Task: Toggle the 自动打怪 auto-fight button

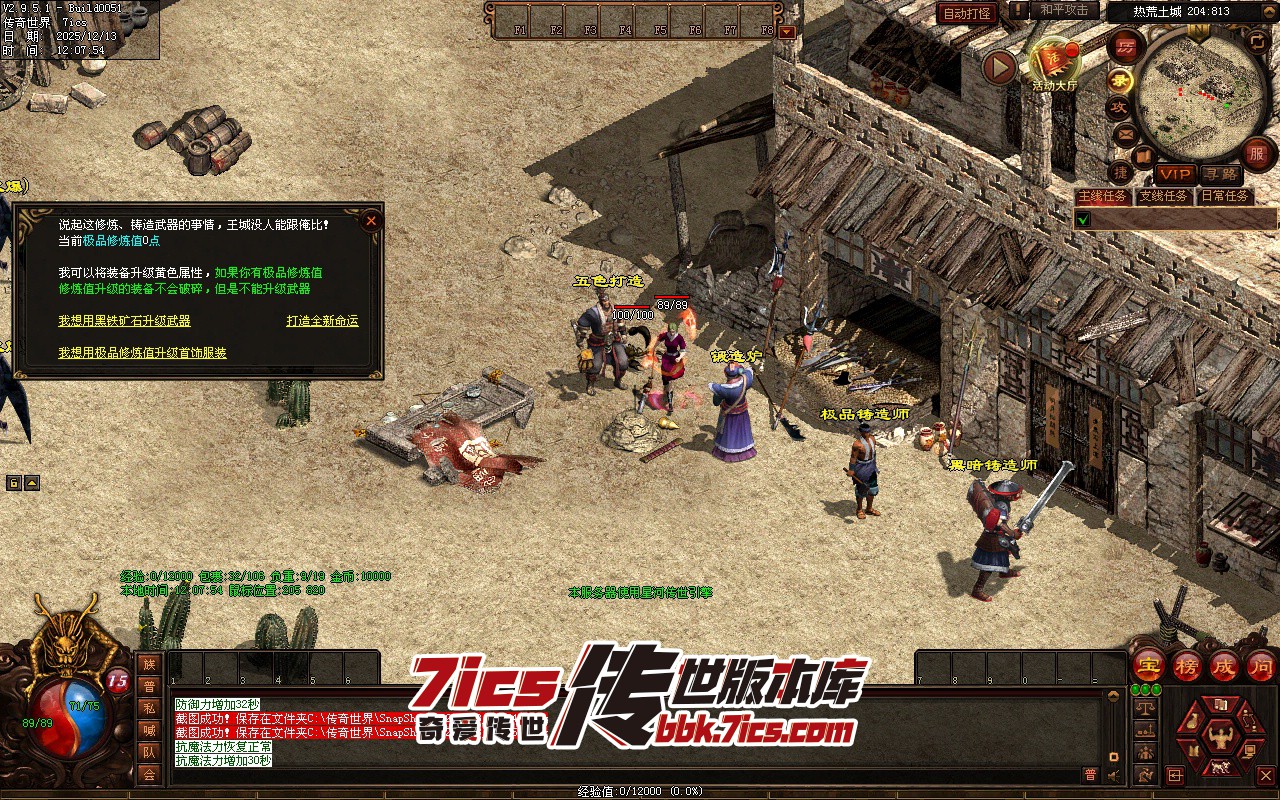Action: tap(968, 13)
